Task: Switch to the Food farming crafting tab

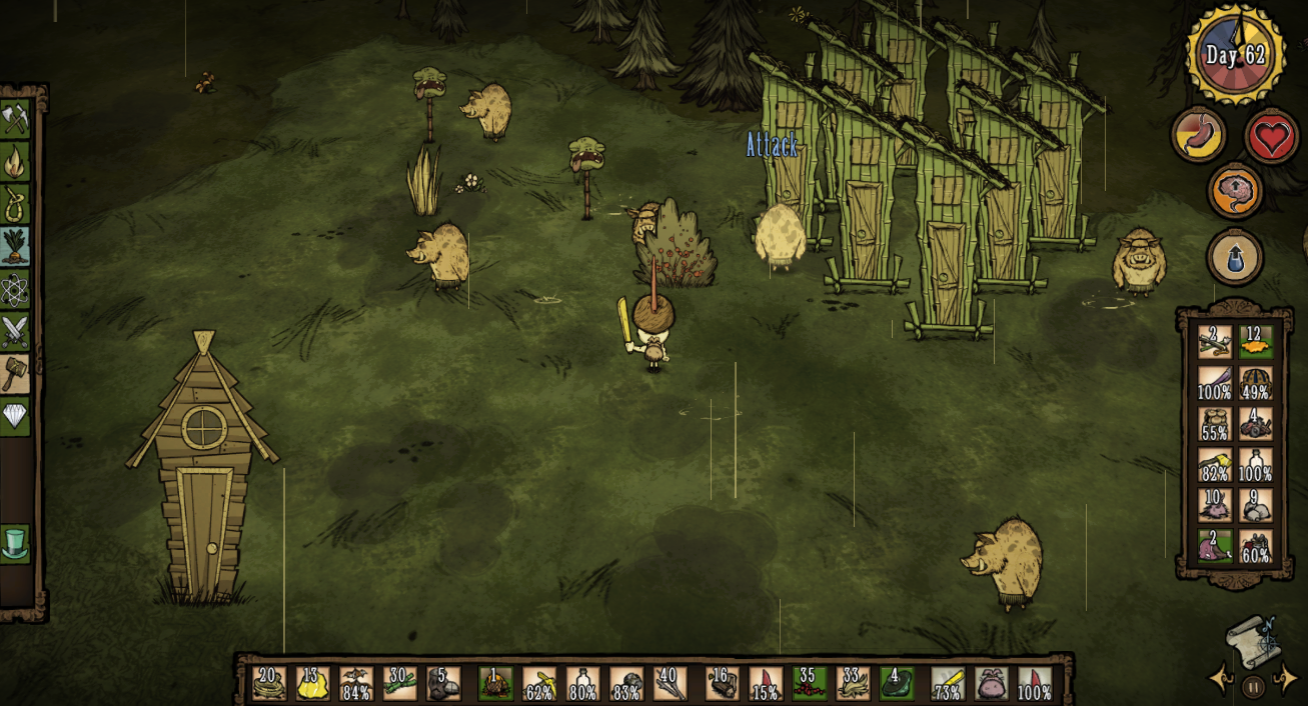Action: (x=15, y=247)
